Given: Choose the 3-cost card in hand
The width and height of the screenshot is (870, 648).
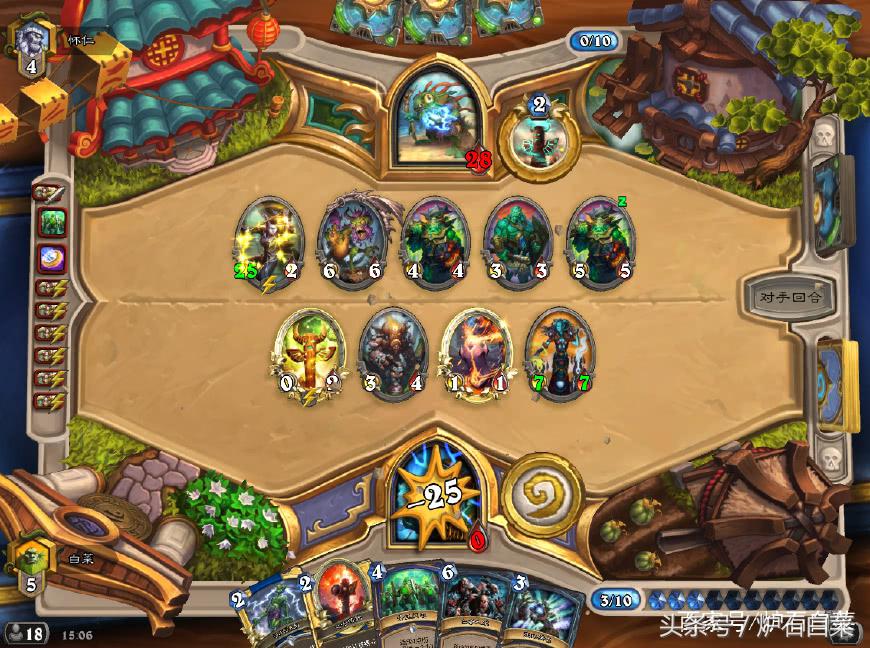Looking at the screenshot, I should point(540,610).
